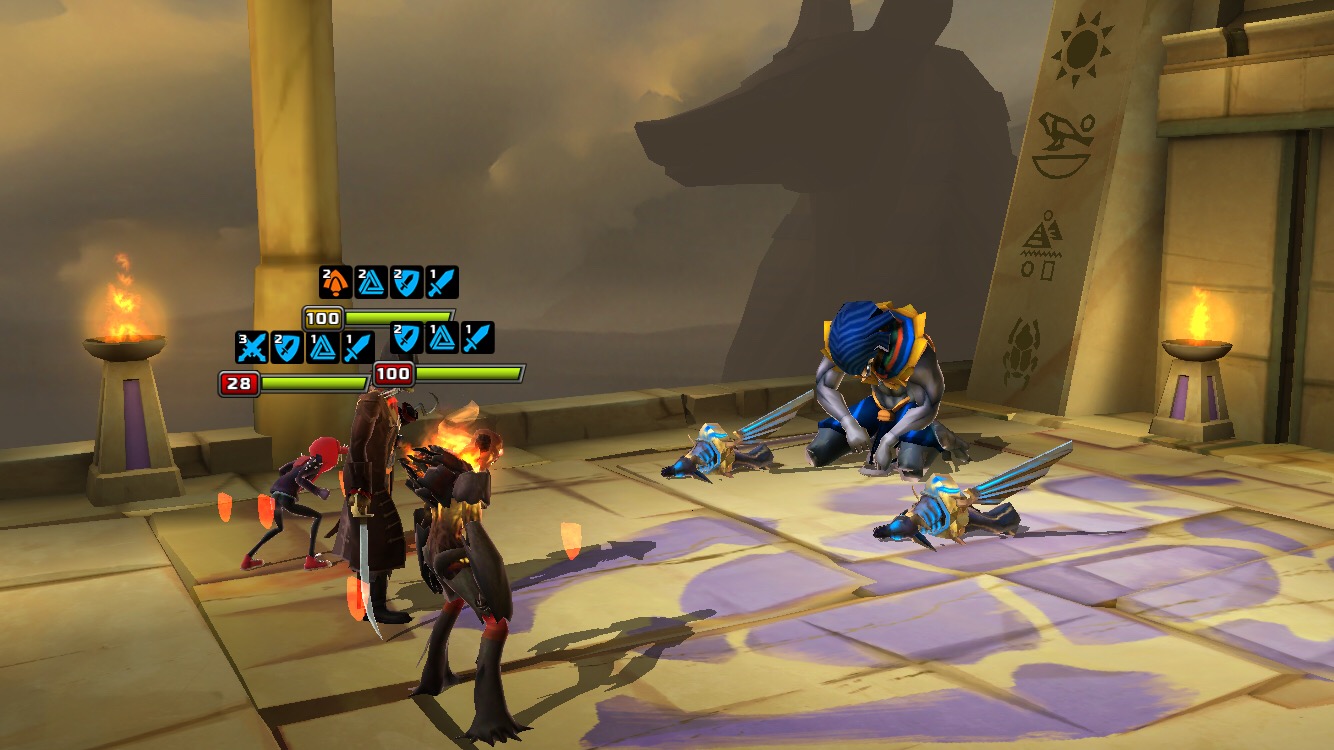
Task: Select the orange up-arrow buff icon
Action: pyautogui.click(x=335, y=282)
